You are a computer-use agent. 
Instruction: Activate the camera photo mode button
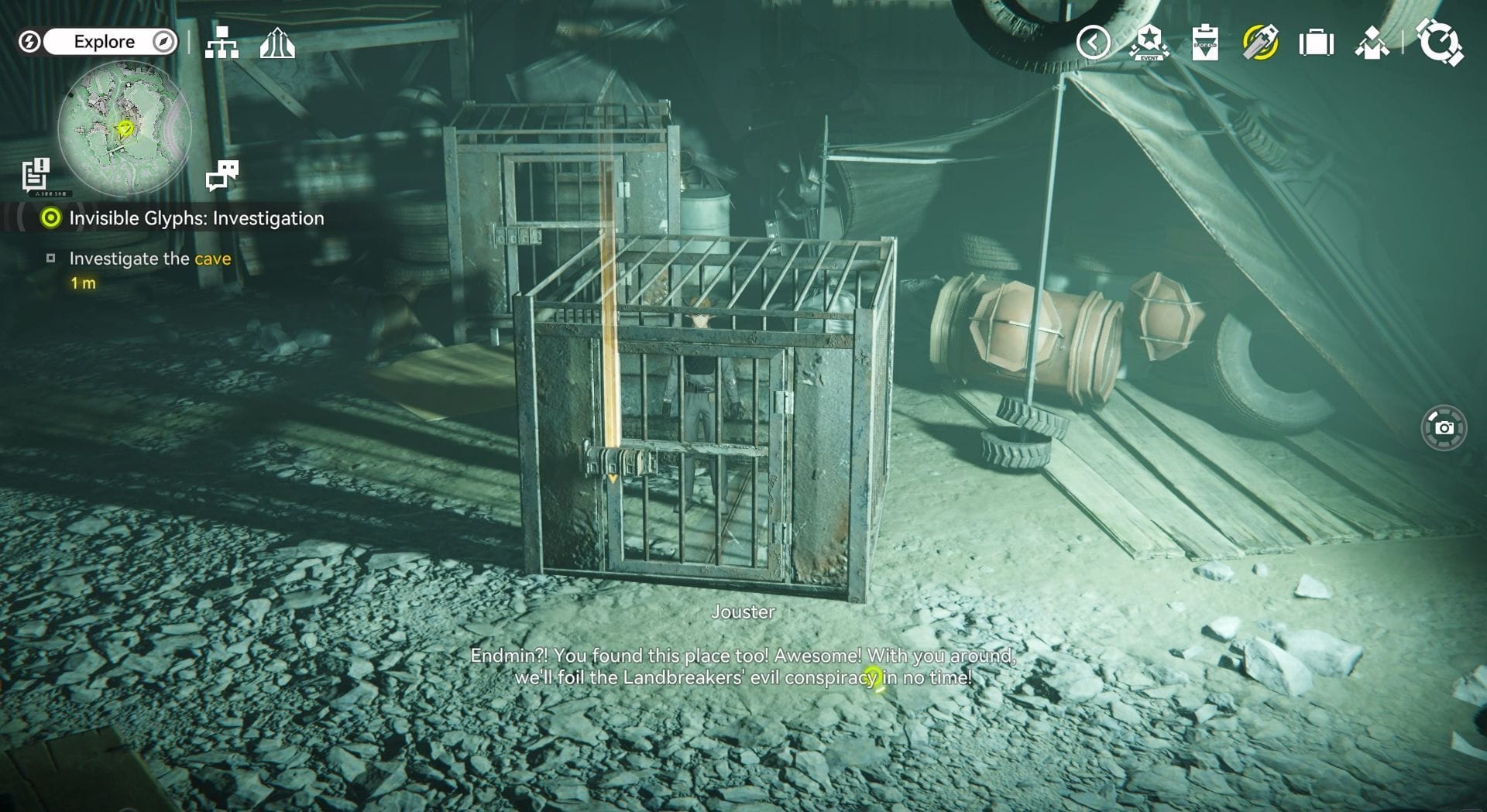(1444, 427)
